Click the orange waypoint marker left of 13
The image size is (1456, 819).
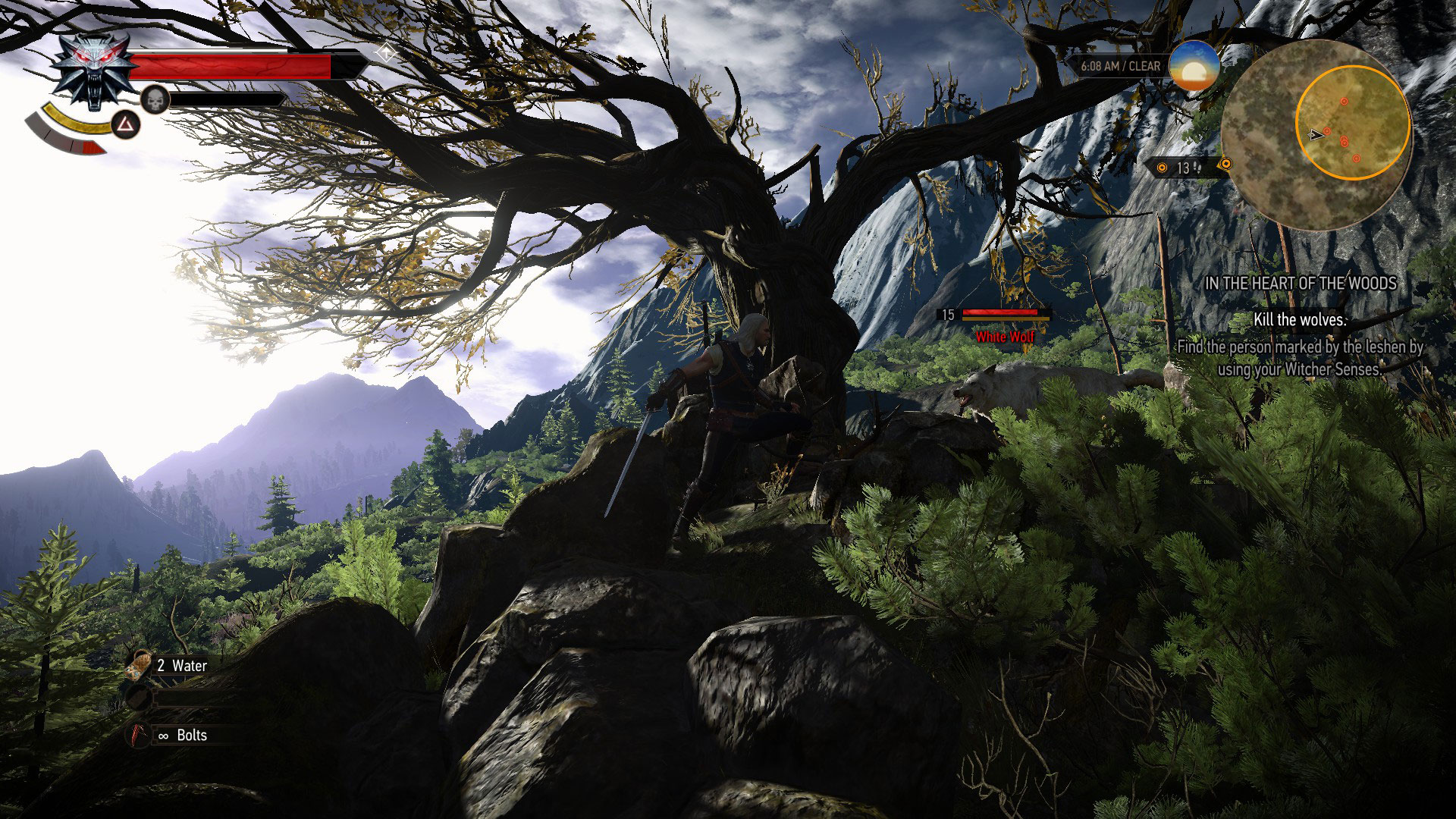click(x=1163, y=168)
